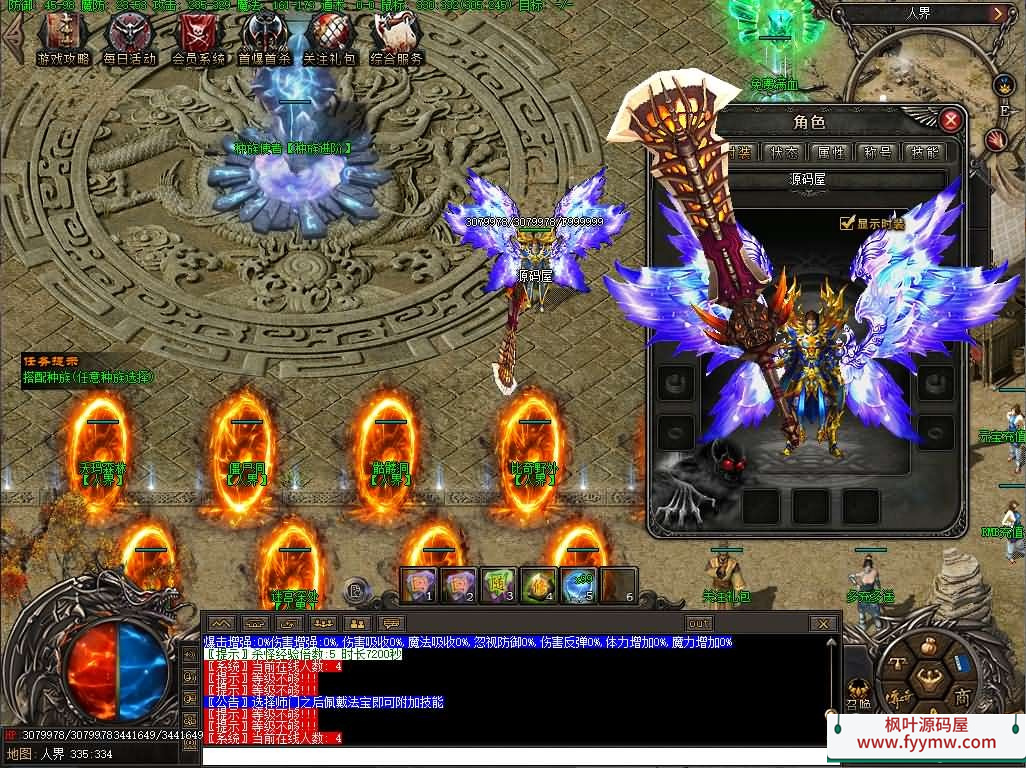Open the 称号 titles tab
The height and width of the screenshot is (768, 1026).
click(877, 152)
